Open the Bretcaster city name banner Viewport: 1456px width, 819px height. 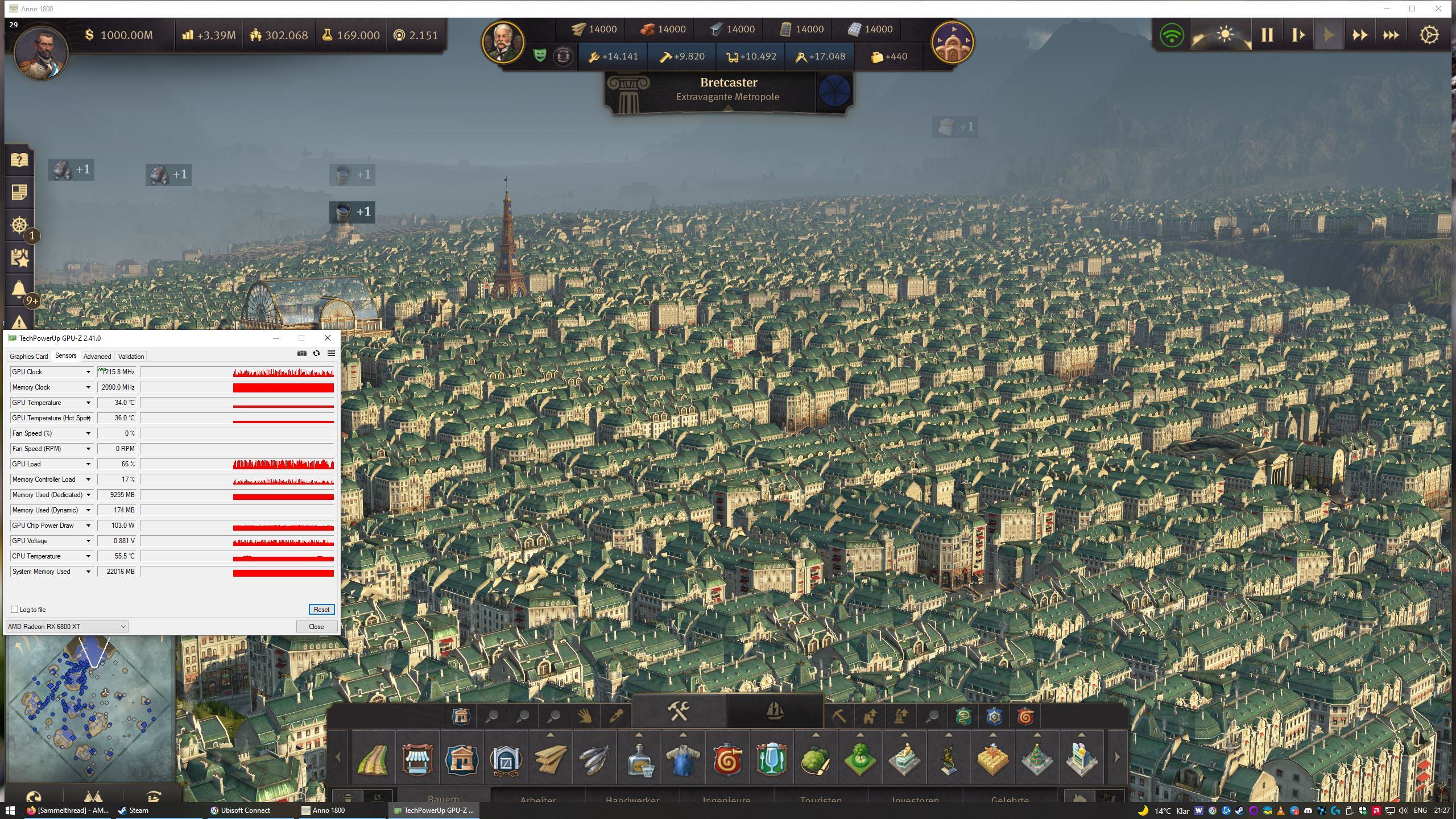click(728, 89)
